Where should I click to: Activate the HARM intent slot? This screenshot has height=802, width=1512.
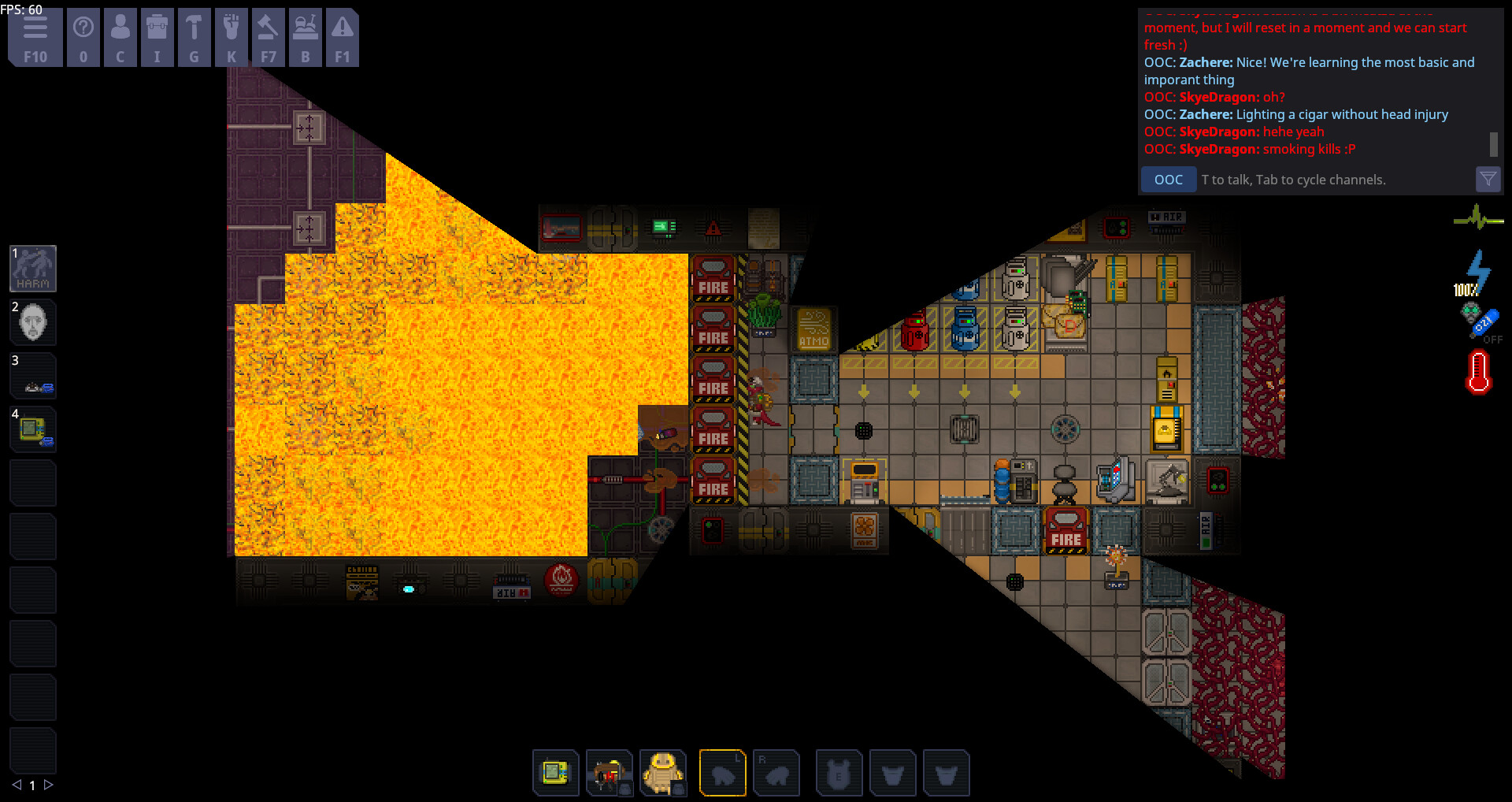(x=33, y=269)
